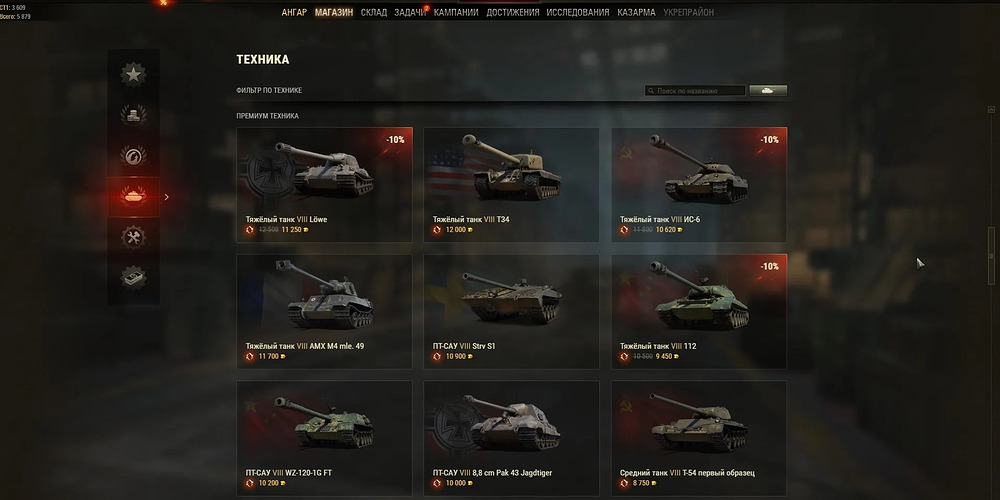
Task: Select the T-54 первый образец card
Action: (699, 438)
